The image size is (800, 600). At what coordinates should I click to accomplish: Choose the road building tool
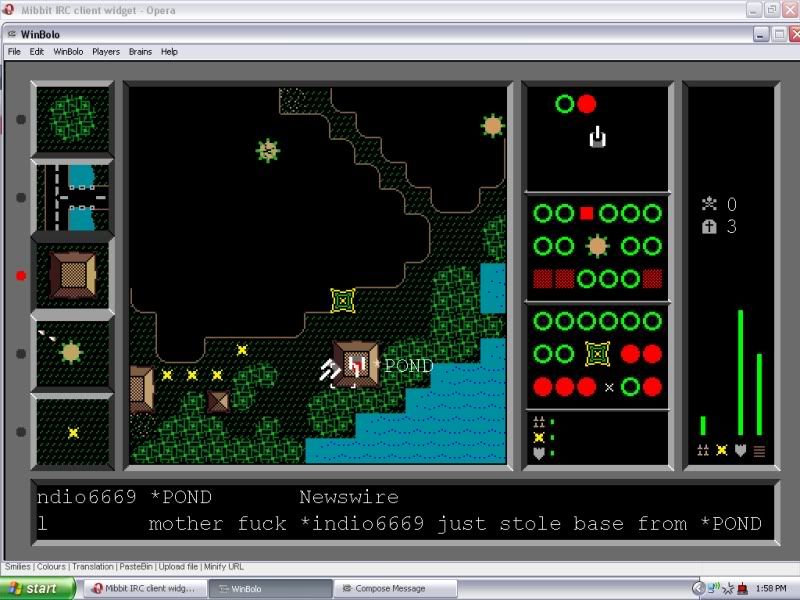(73, 197)
